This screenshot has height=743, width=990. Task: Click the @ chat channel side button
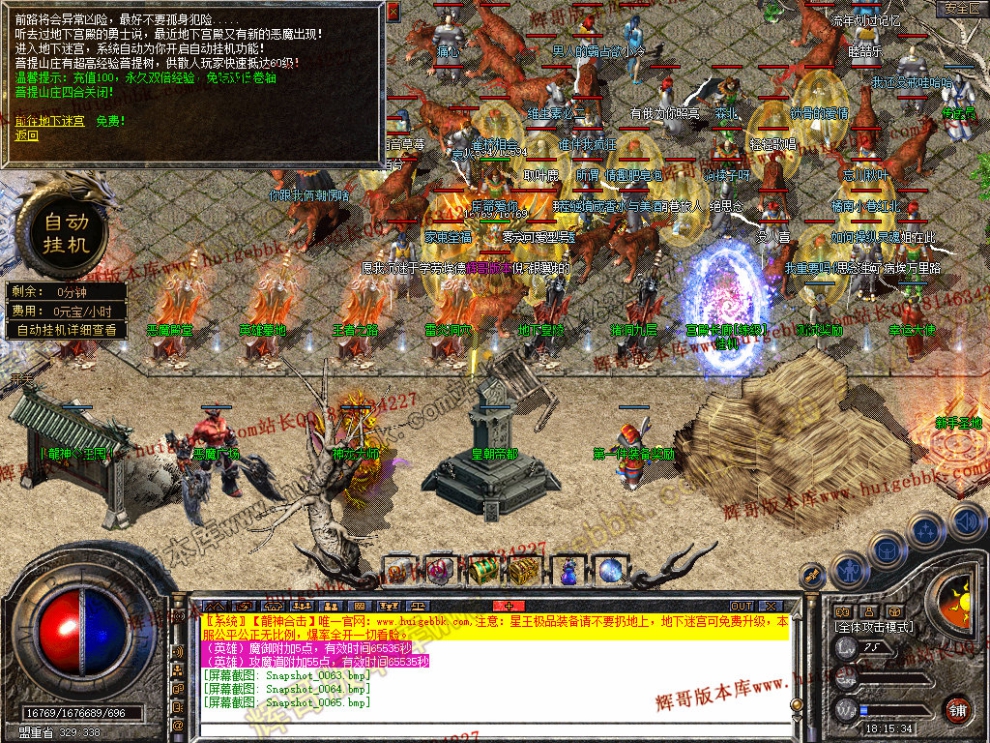(x=178, y=724)
